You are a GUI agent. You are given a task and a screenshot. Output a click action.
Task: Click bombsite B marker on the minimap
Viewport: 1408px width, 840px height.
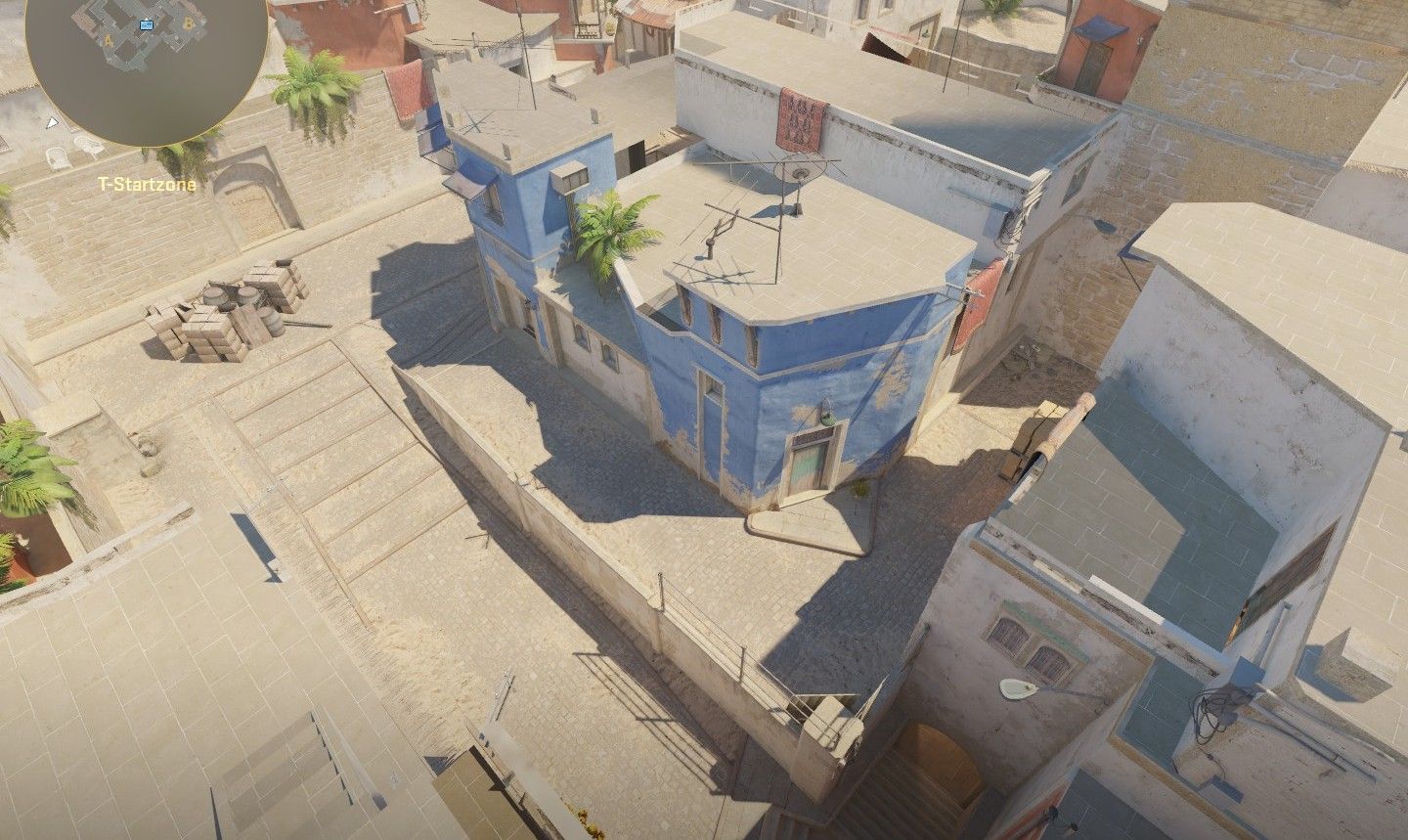[x=189, y=23]
